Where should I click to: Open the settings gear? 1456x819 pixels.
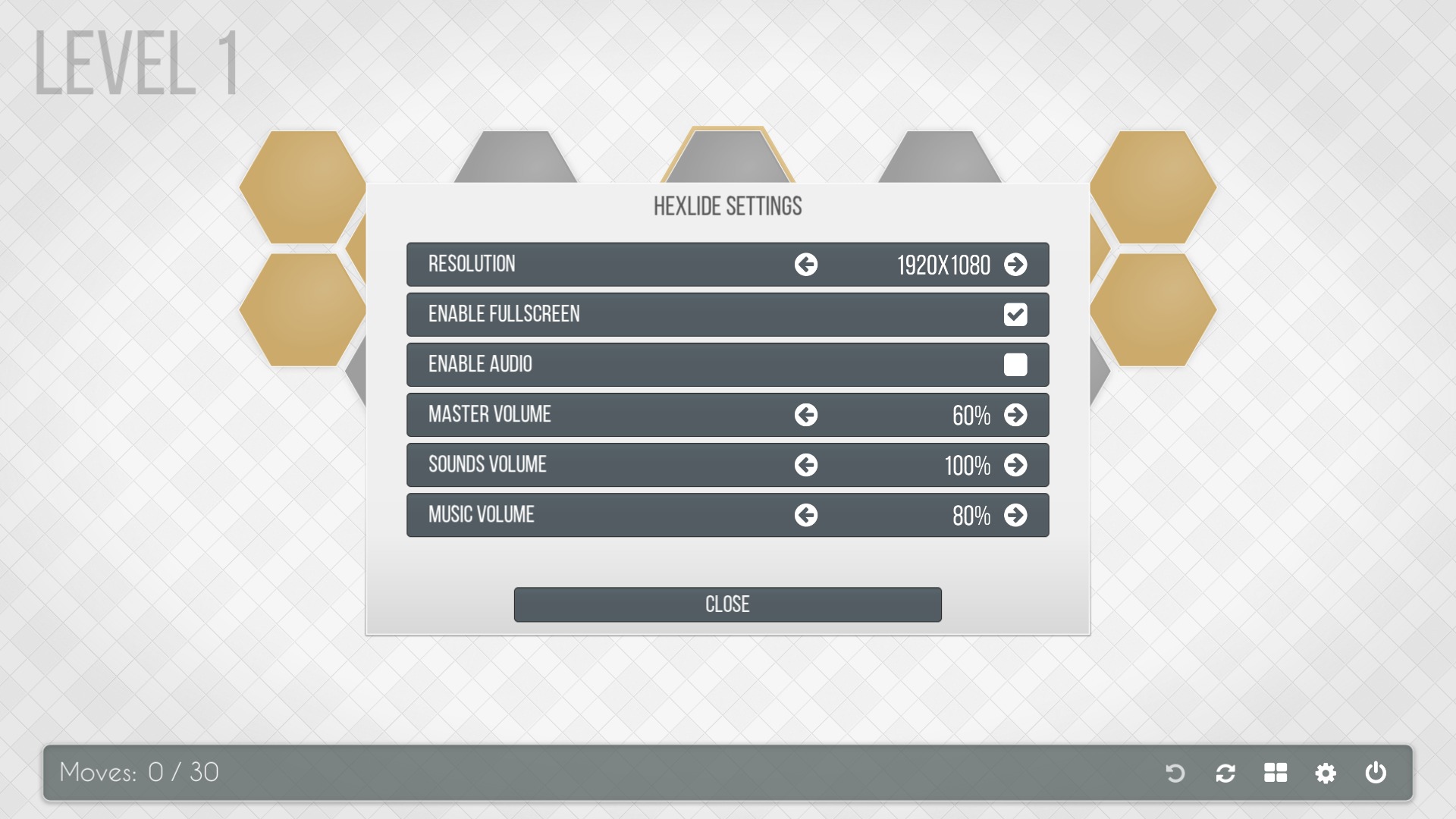pos(1326,773)
